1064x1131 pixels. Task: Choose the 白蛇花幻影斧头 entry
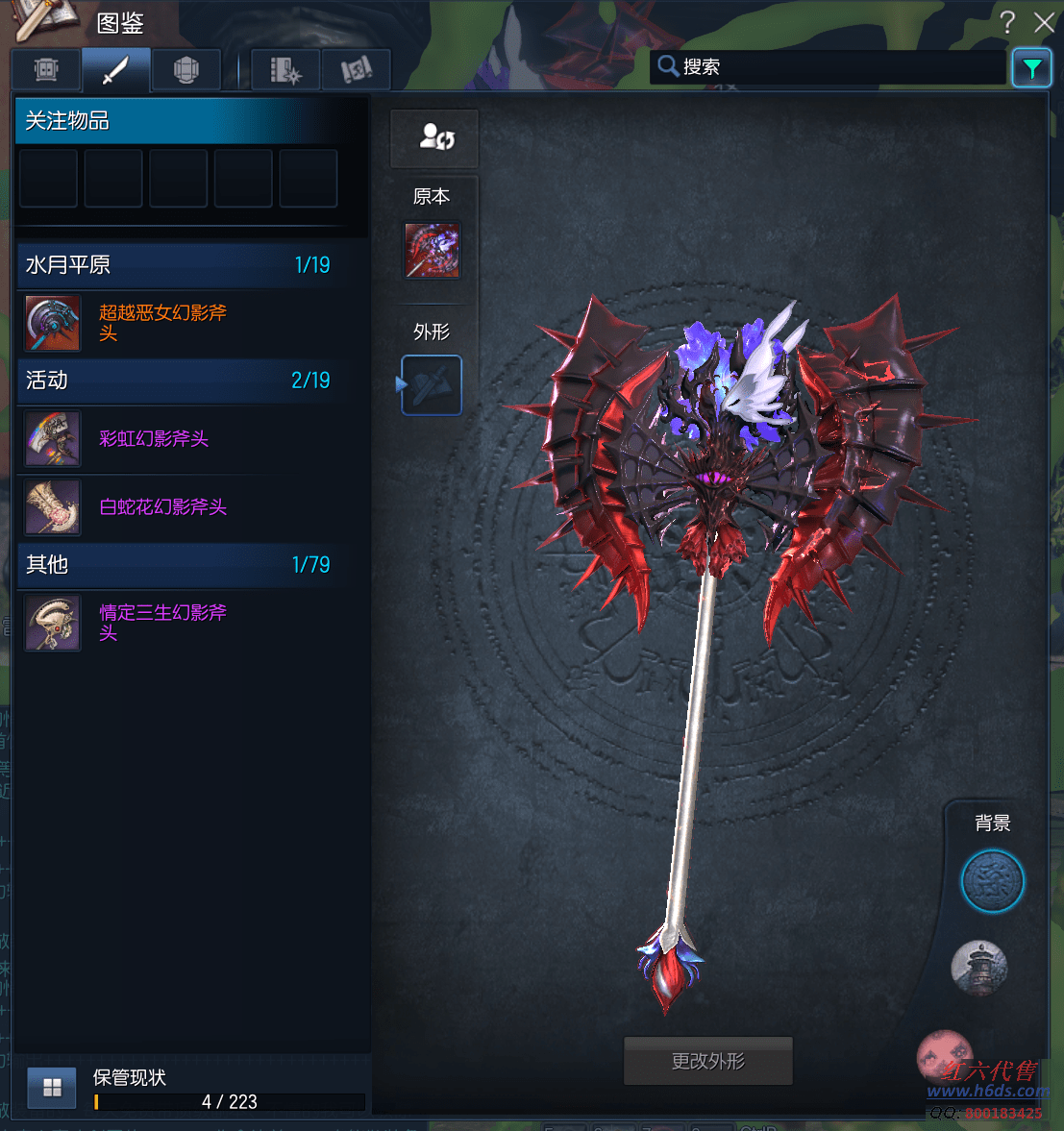pyautogui.click(x=163, y=507)
